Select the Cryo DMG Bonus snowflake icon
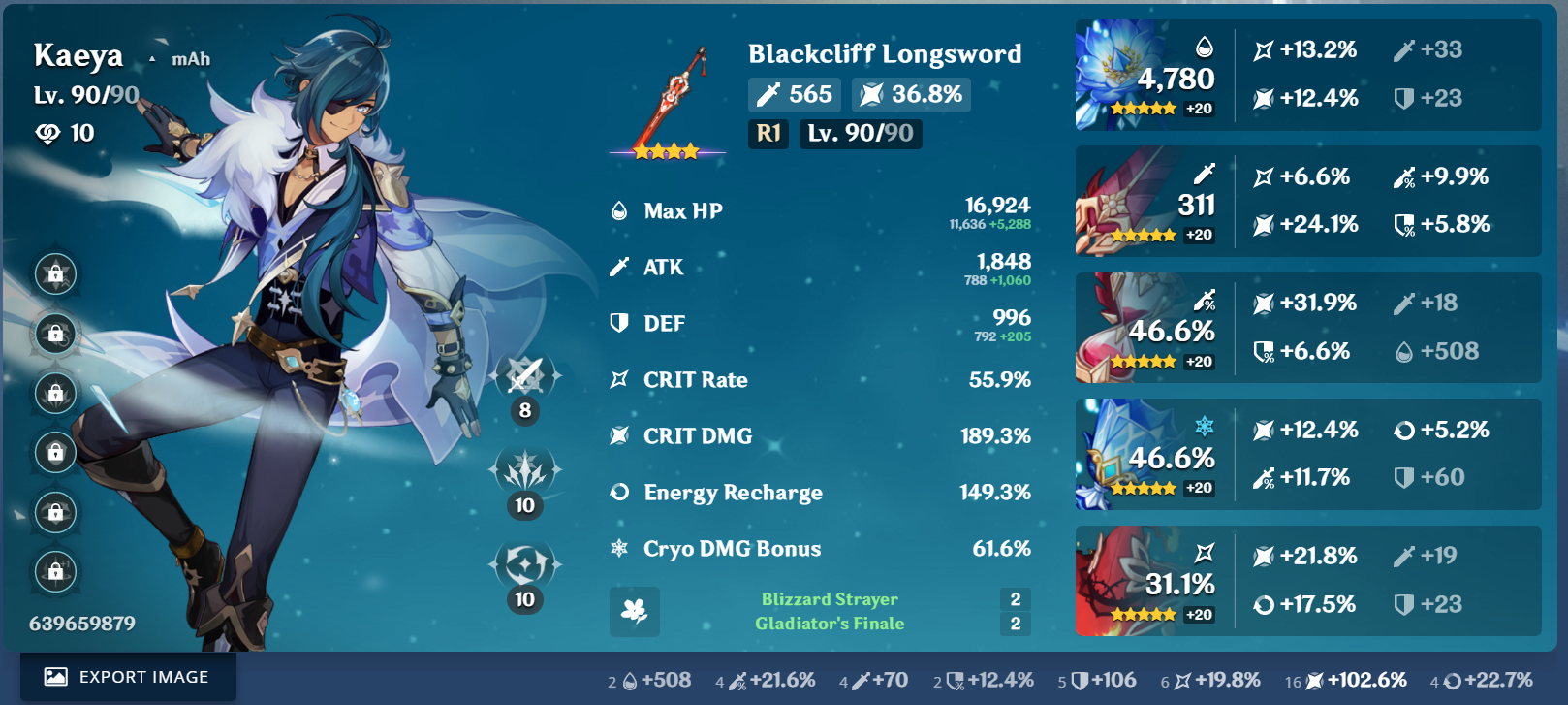Image resolution: width=1568 pixels, height=705 pixels. coord(618,549)
